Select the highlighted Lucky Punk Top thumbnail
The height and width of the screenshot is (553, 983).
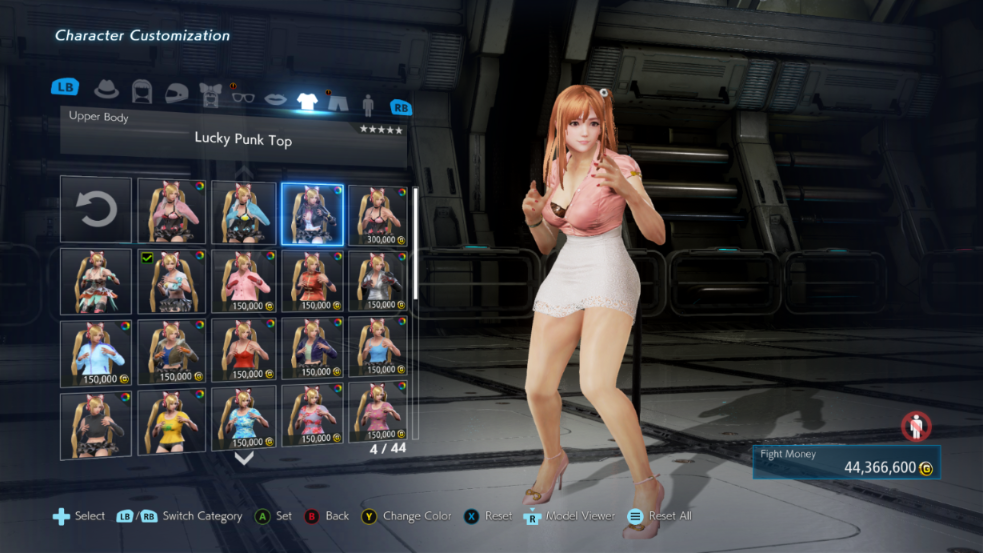[313, 210]
